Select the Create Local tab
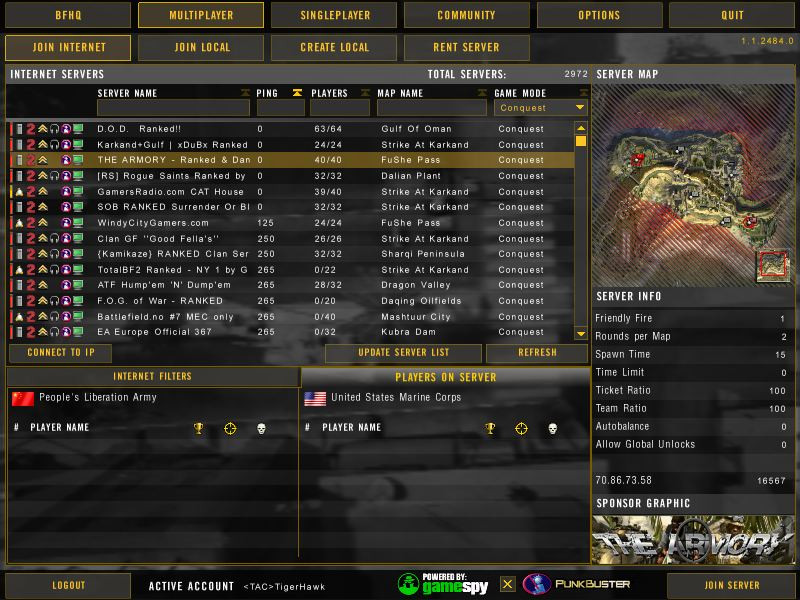Image resolution: width=800 pixels, height=600 pixels. 333,47
